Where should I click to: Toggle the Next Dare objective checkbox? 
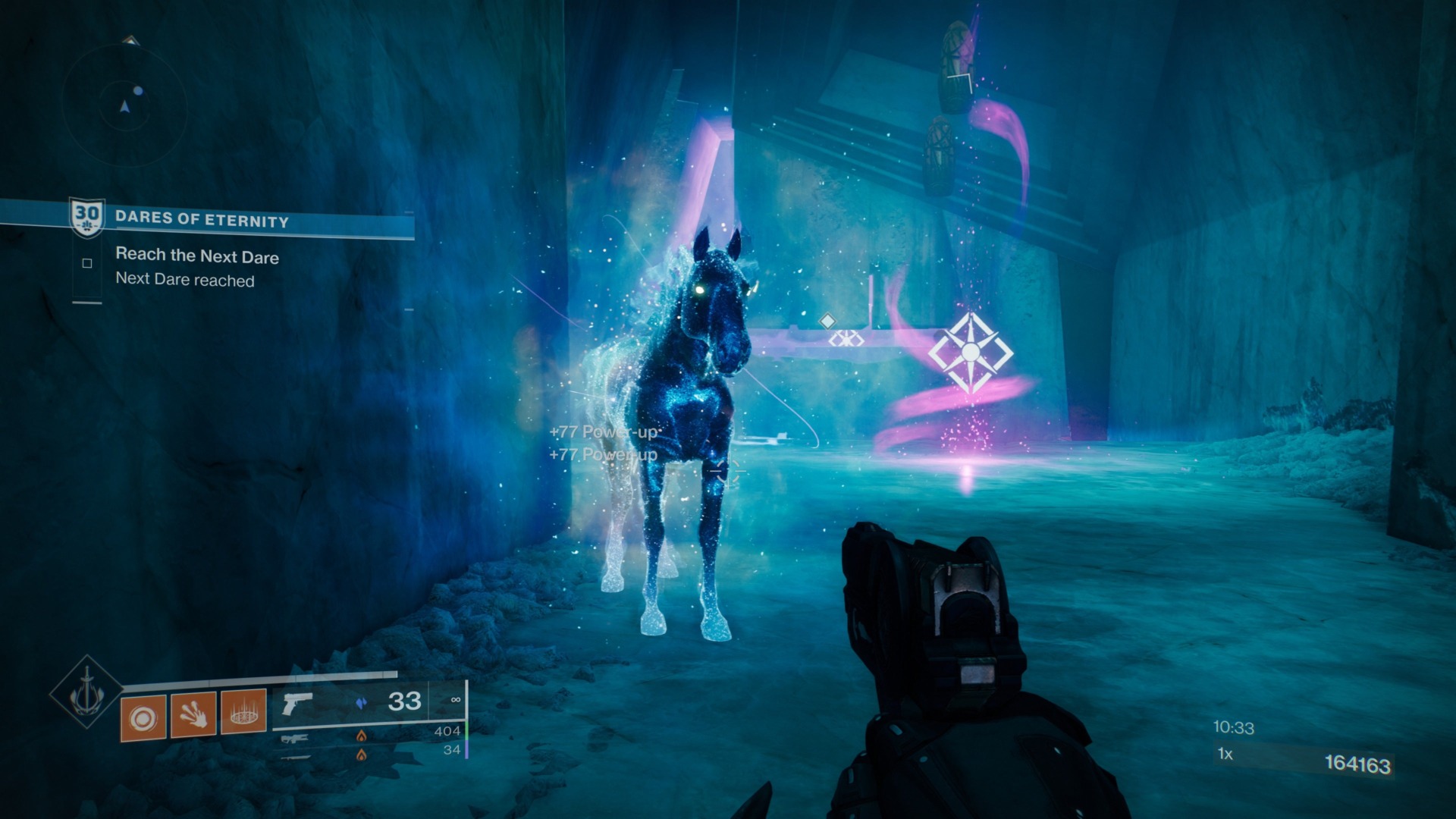tap(89, 262)
